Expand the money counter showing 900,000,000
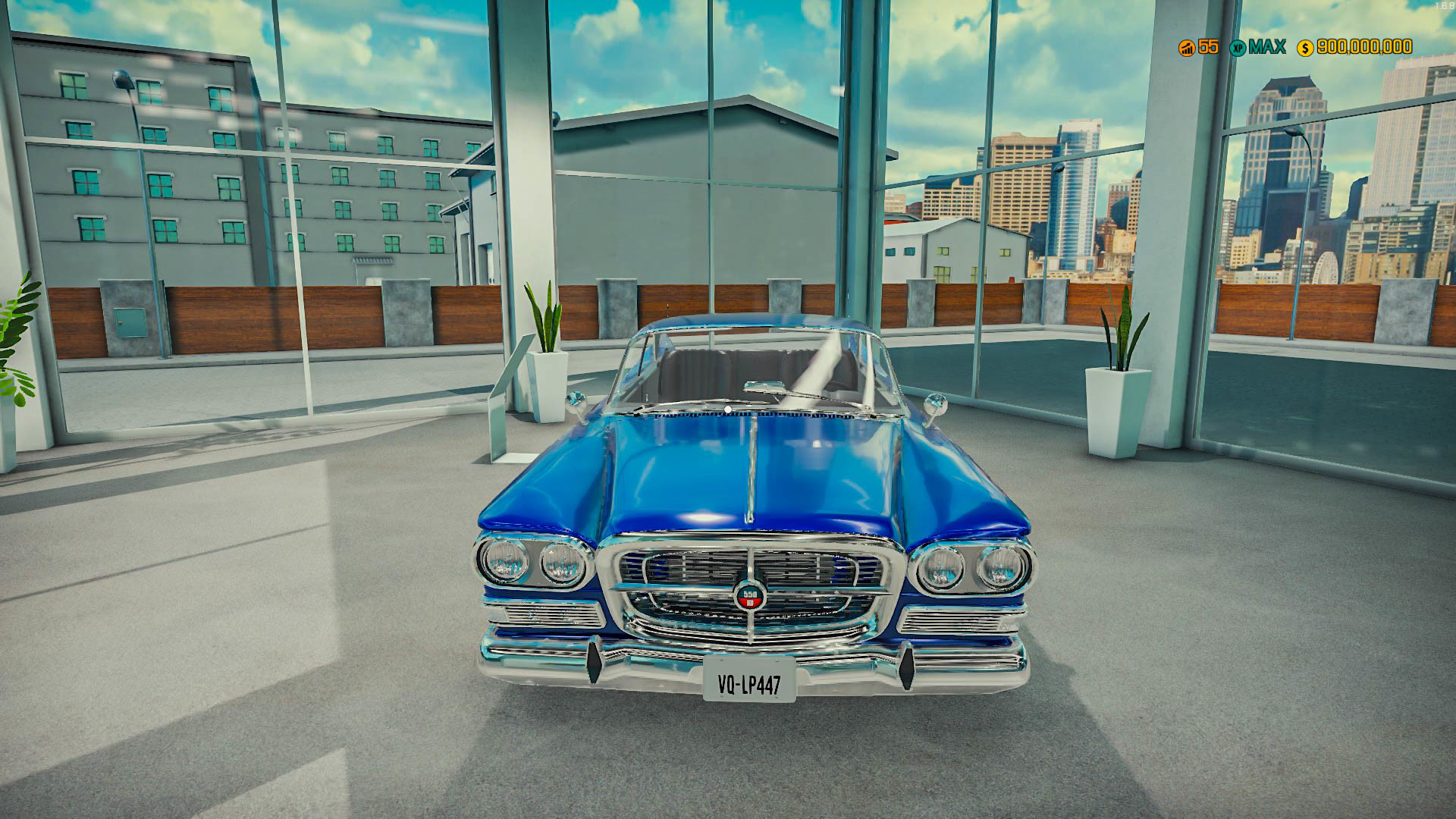Screen dimensions: 1456x819 pyautogui.click(x=1362, y=48)
